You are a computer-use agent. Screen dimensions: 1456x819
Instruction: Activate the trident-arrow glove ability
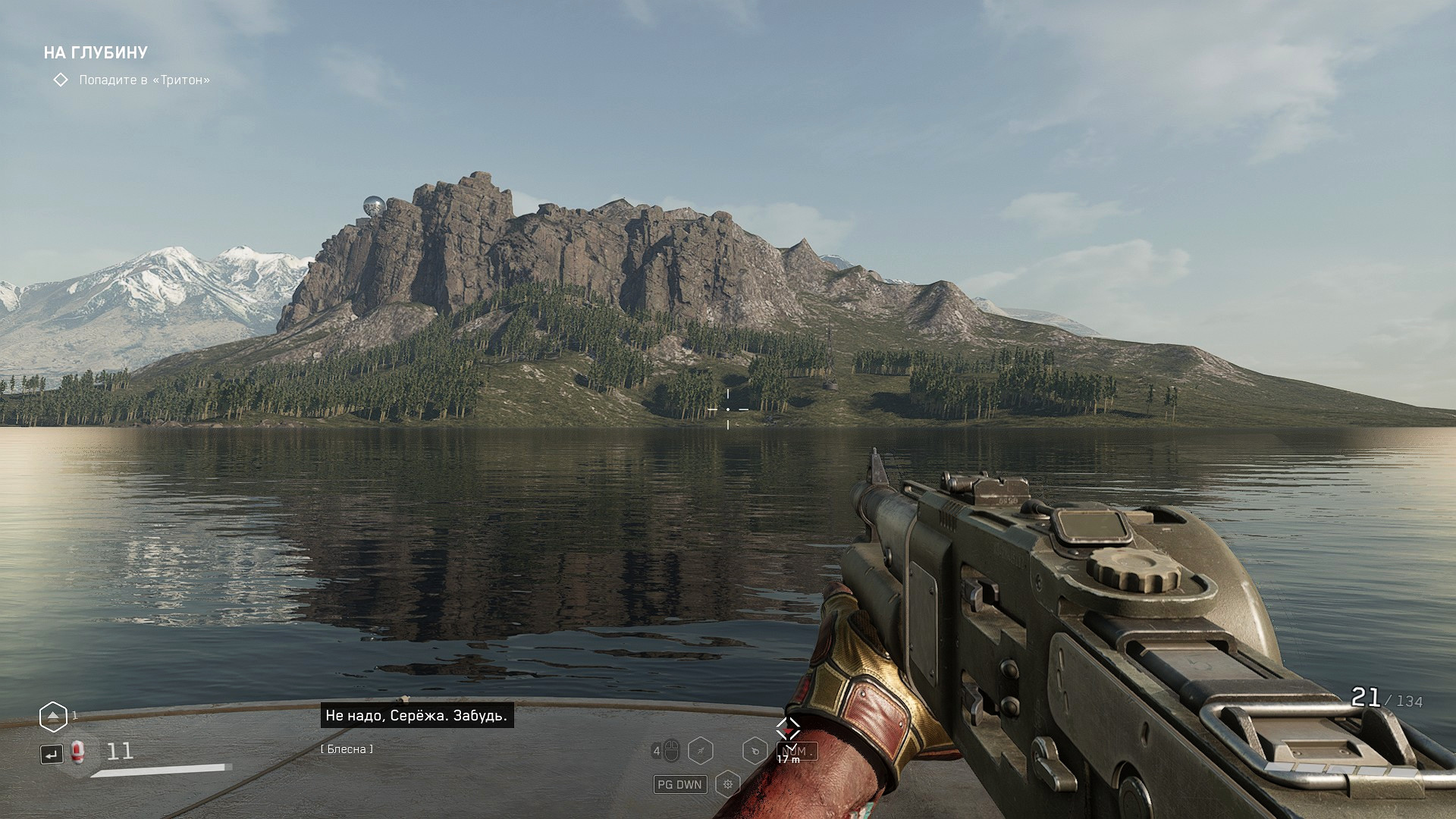pyautogui.click(x=701, y=752)
